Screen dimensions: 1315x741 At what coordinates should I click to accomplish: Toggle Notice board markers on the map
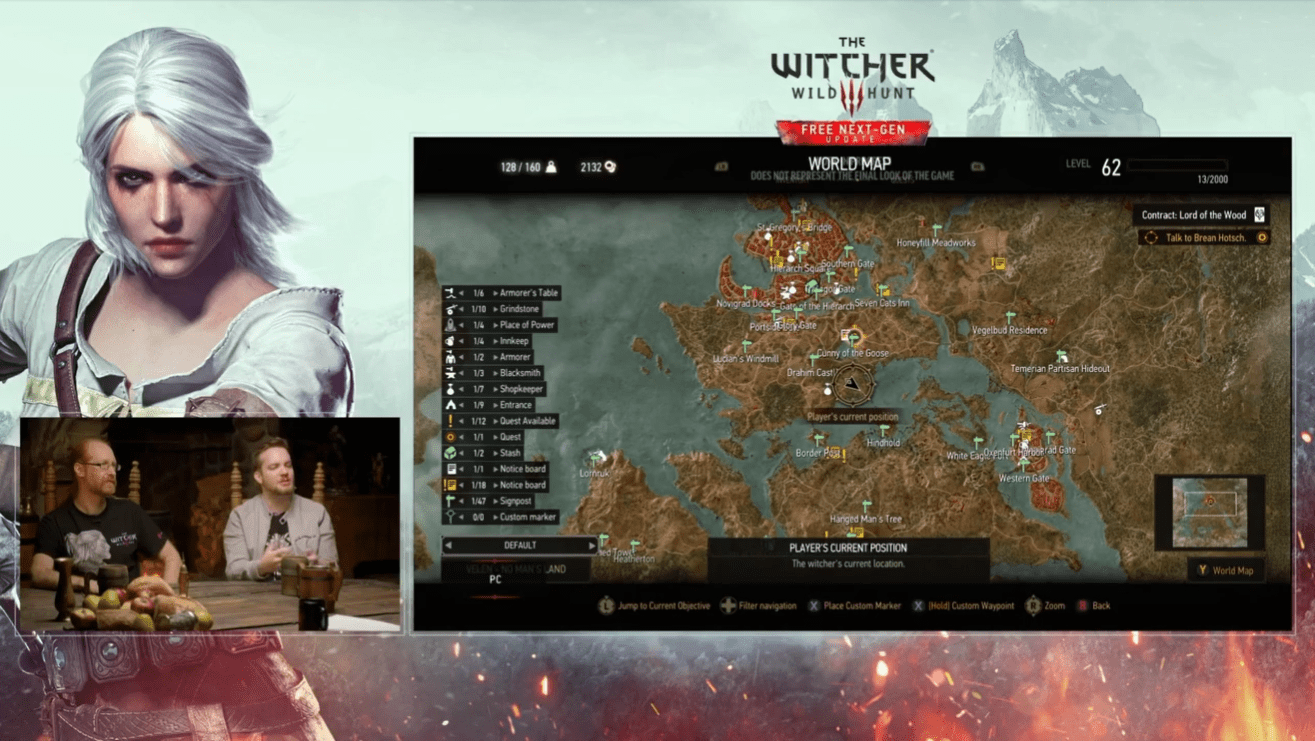pos(450,468)
